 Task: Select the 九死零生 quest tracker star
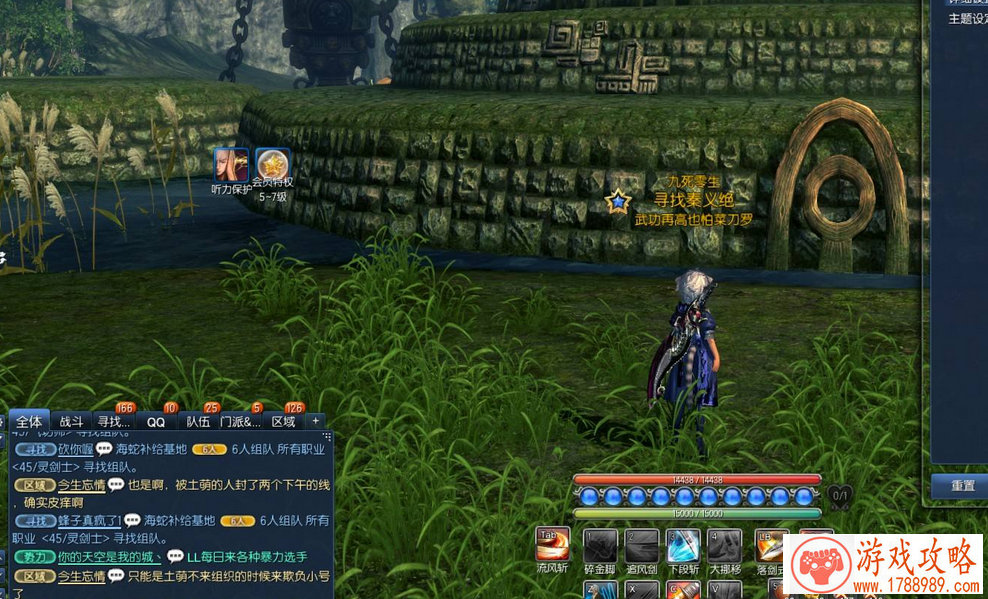(x=619, y=202)
